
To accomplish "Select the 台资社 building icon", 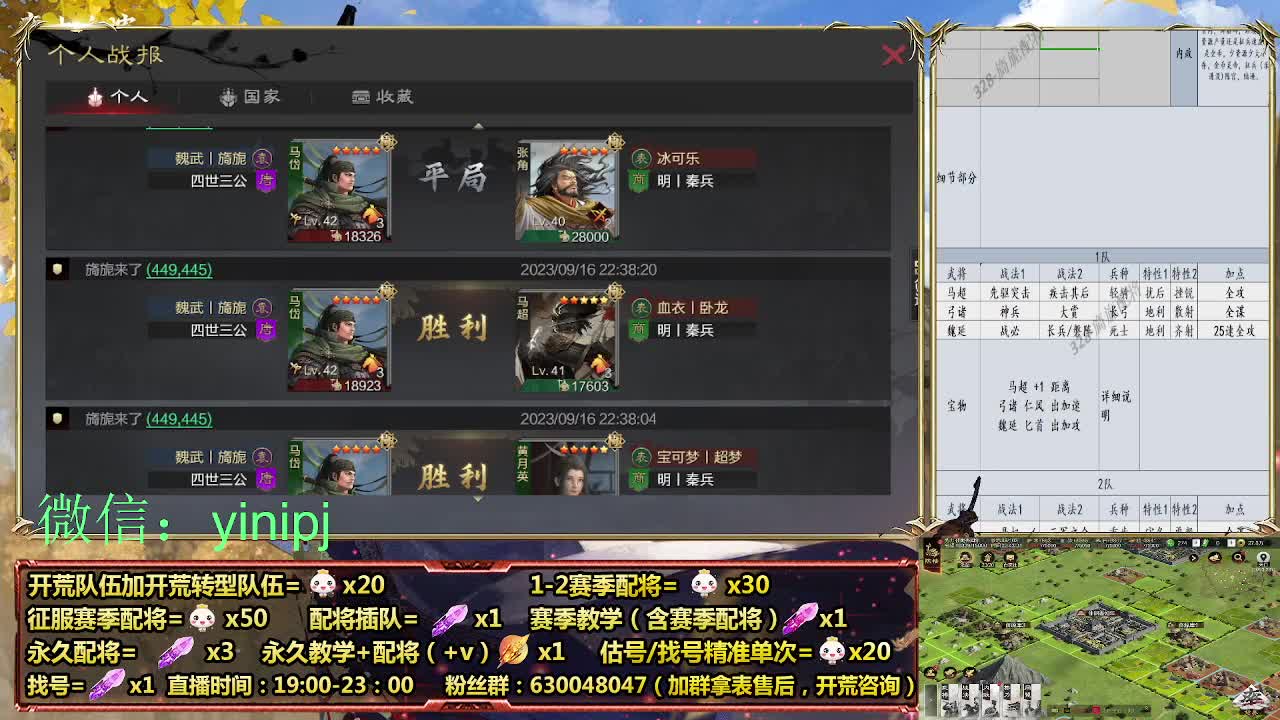I will 1009,557.
